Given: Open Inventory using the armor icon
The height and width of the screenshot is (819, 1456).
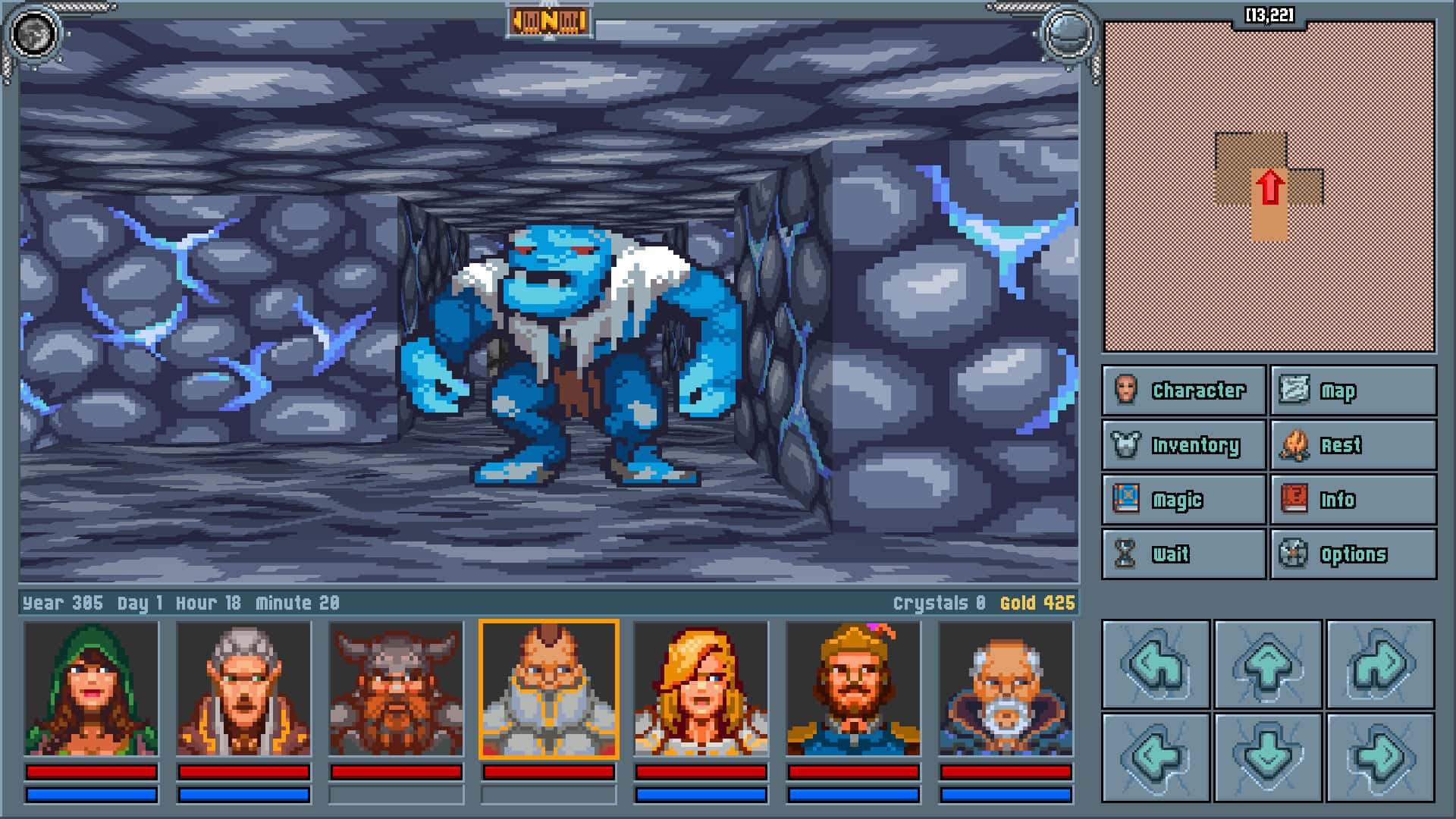Looking at the screenshot, I should pyautogui.click(x=1125, y=445).
